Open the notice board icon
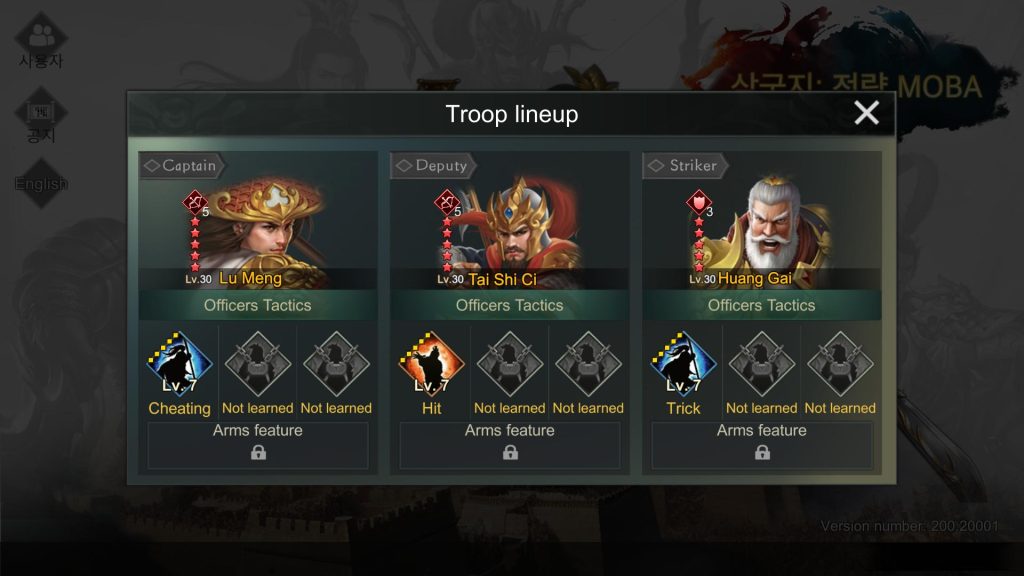The height and width of the screenshot is (576, 1024). (41, 115)
